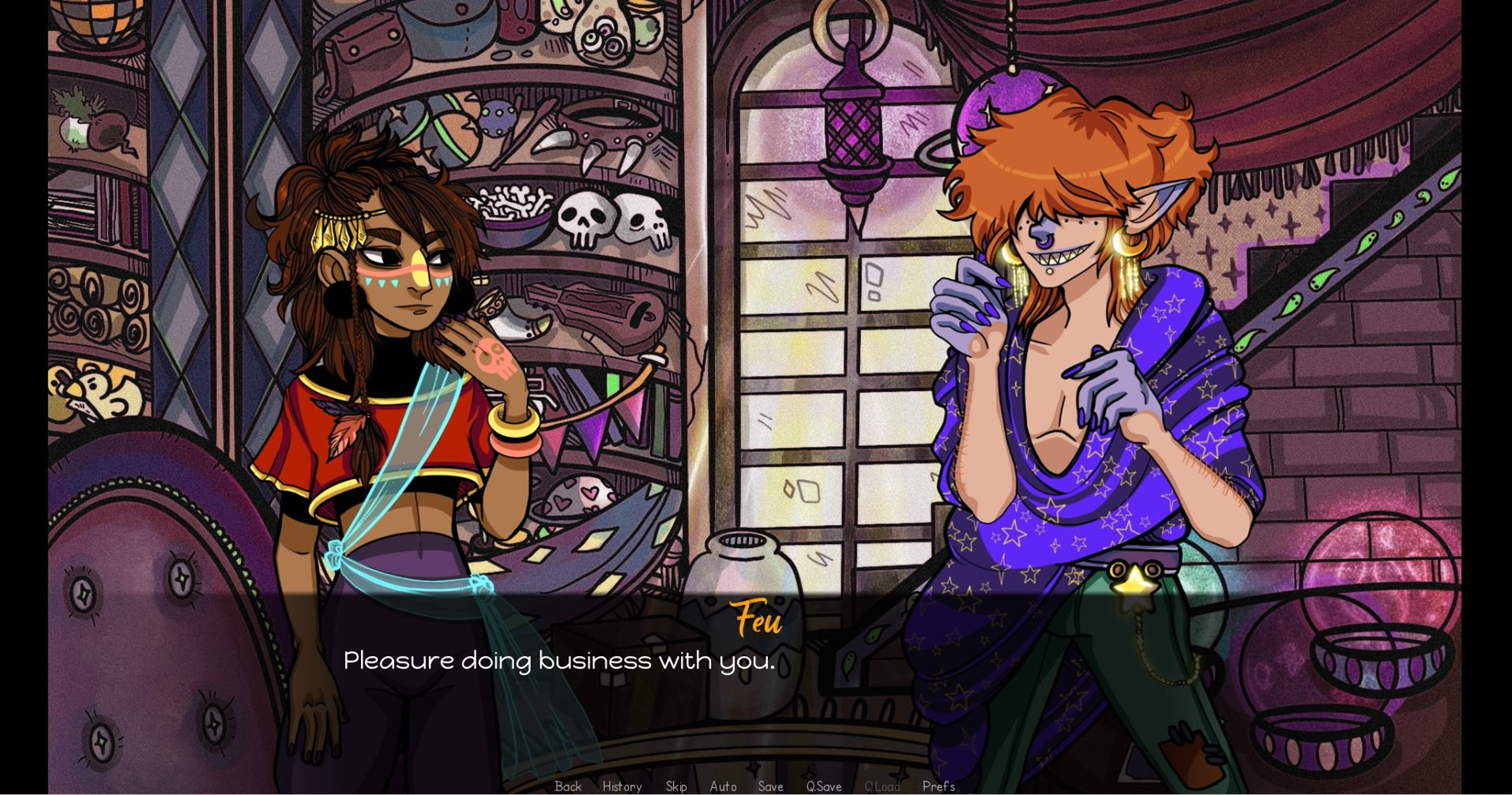1512x795 pixels.
Task: Toggle Auto-advance dialogue
Action: 723,786
